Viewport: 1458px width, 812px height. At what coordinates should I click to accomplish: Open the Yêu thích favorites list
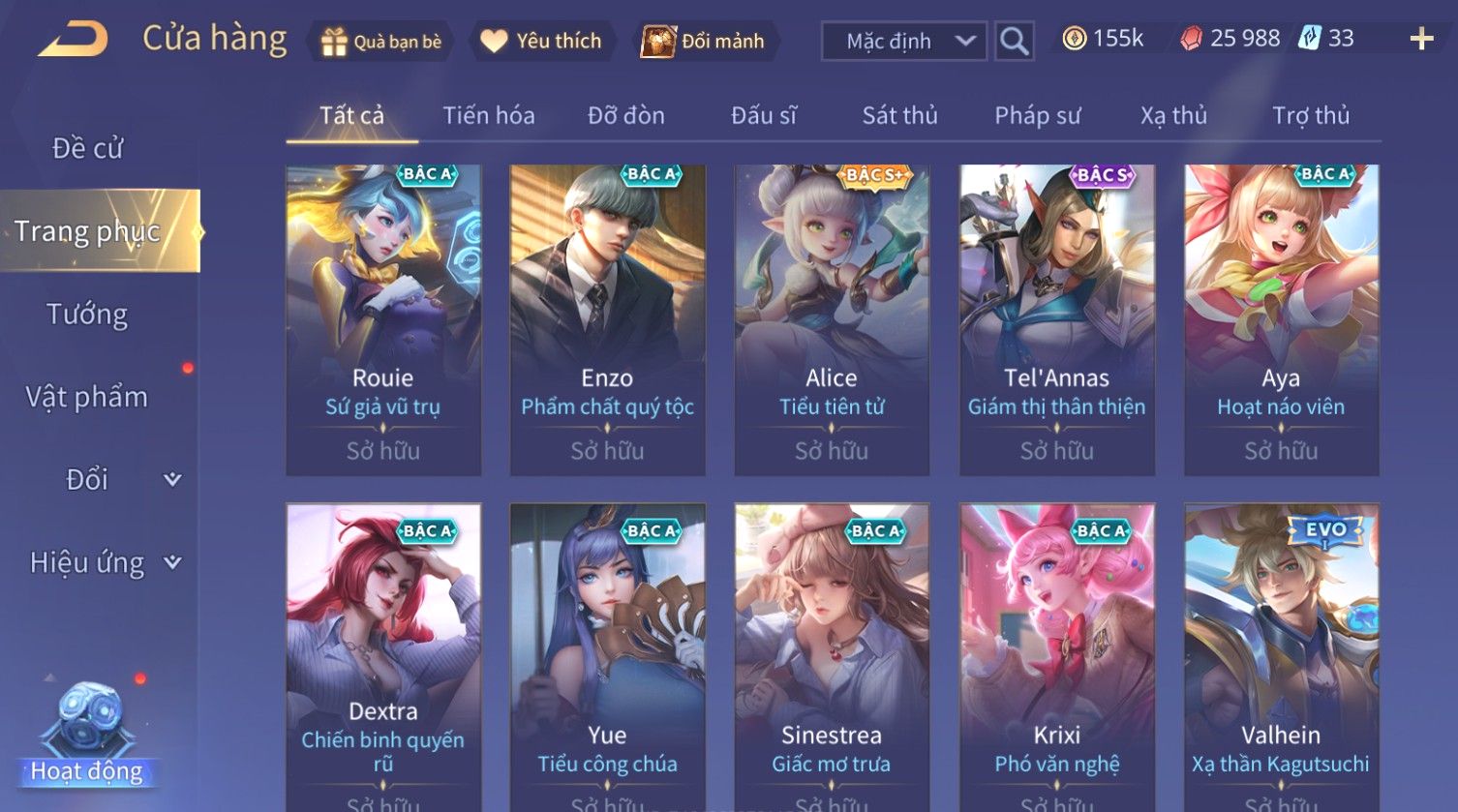[x=542, y=42]
